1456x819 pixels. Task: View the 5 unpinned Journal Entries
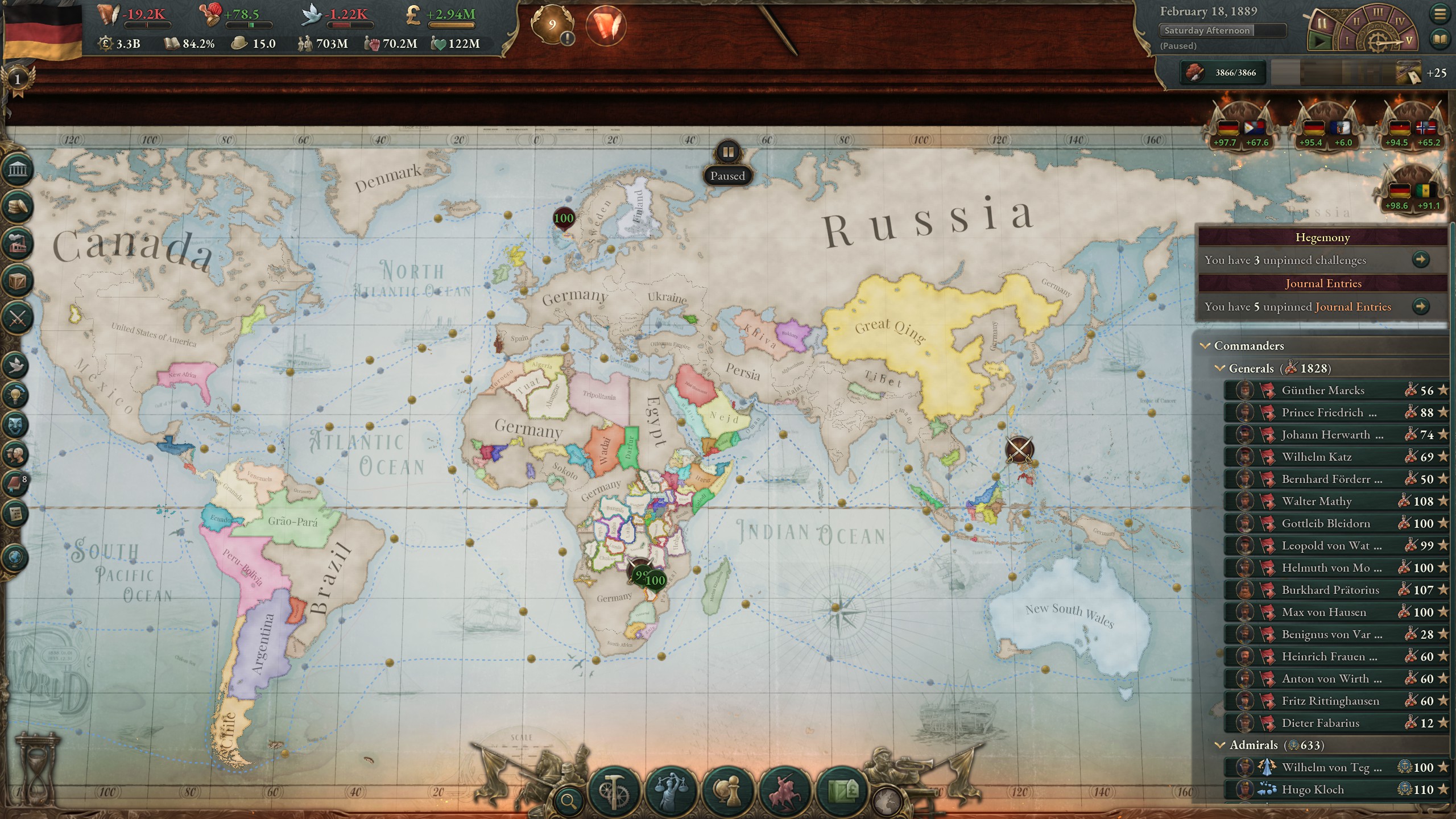pos(1422,306)
